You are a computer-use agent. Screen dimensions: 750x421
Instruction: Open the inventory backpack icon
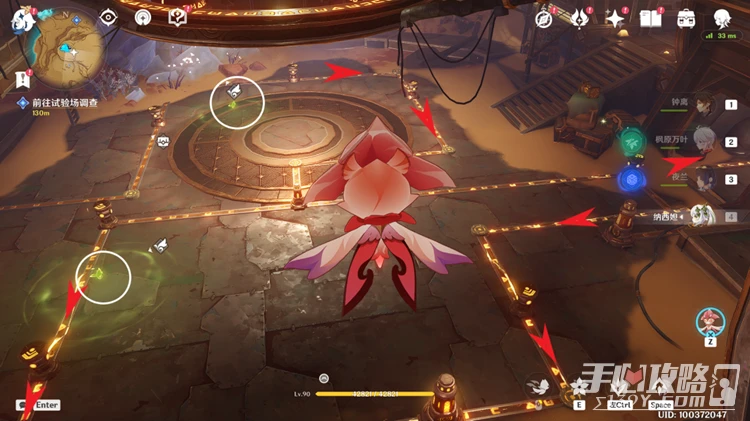tap(687, 18)
